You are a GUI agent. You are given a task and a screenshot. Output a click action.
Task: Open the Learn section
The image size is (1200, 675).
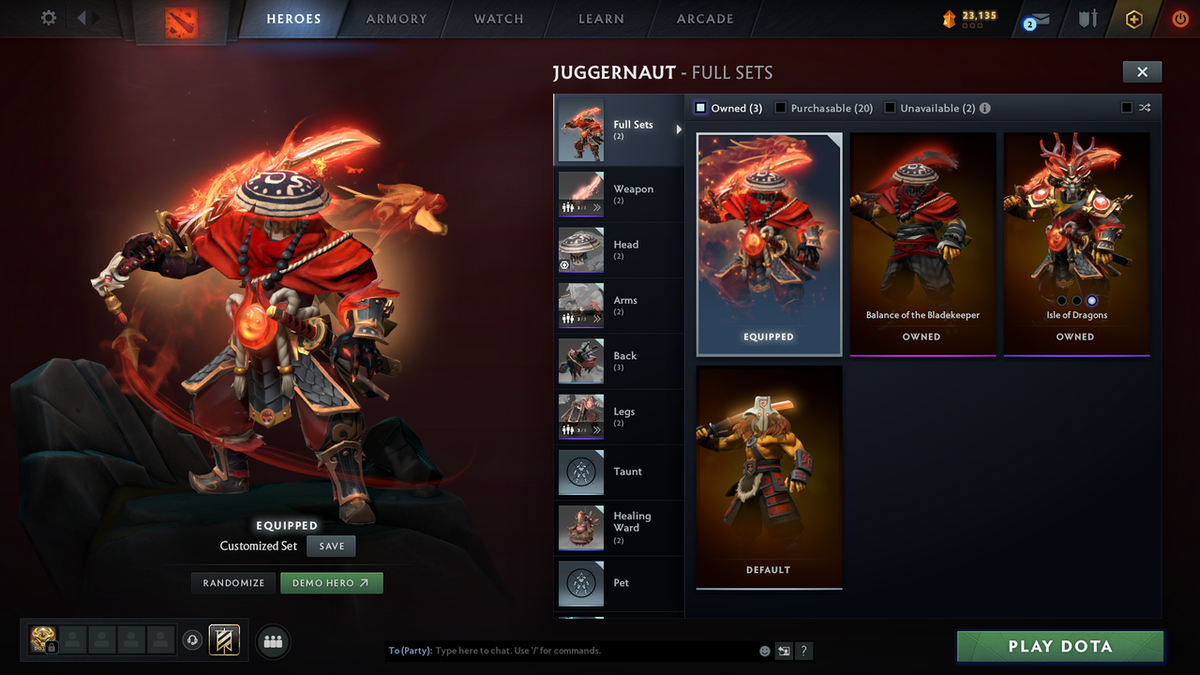601,19
